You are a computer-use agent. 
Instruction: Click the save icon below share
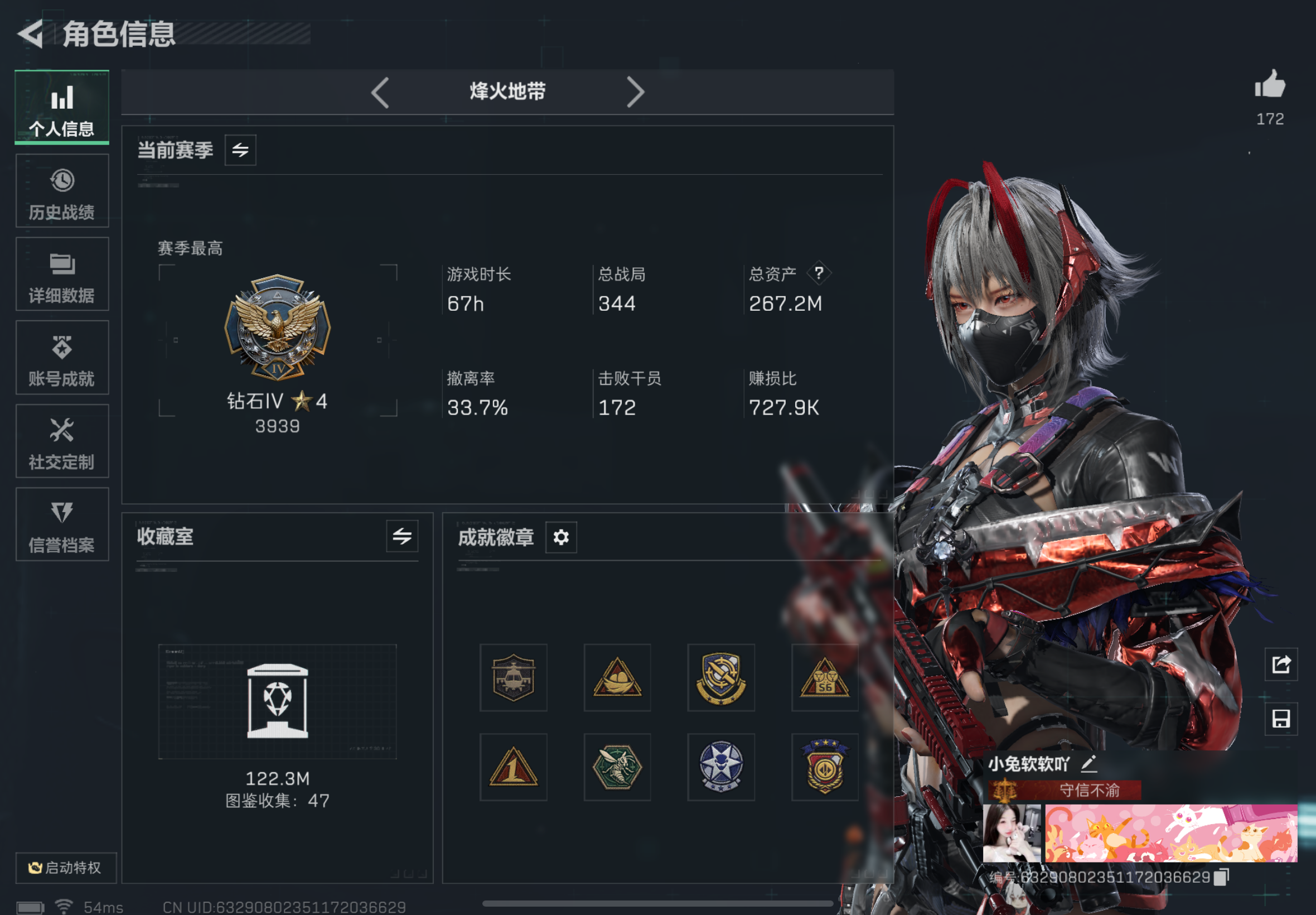click(x=1281, y=719)
